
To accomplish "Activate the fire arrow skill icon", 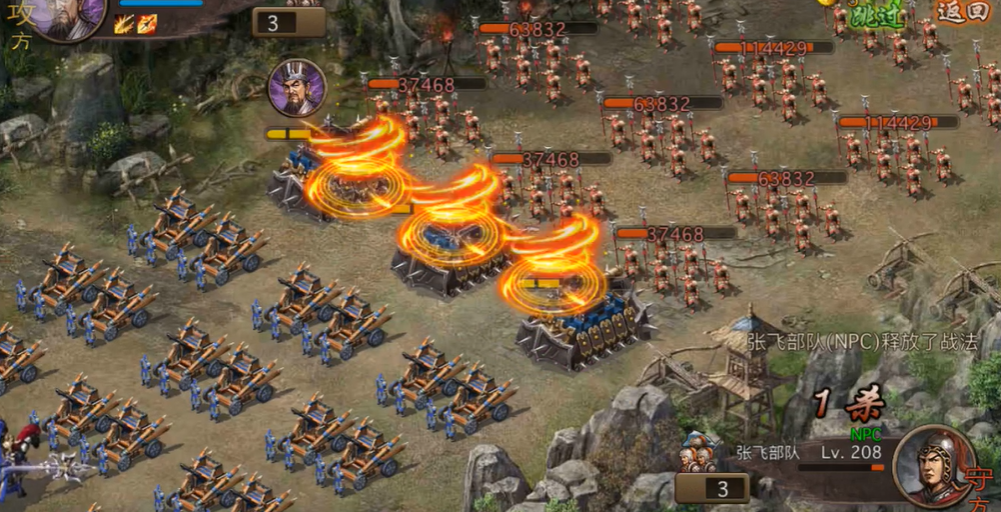I will 146,24.
